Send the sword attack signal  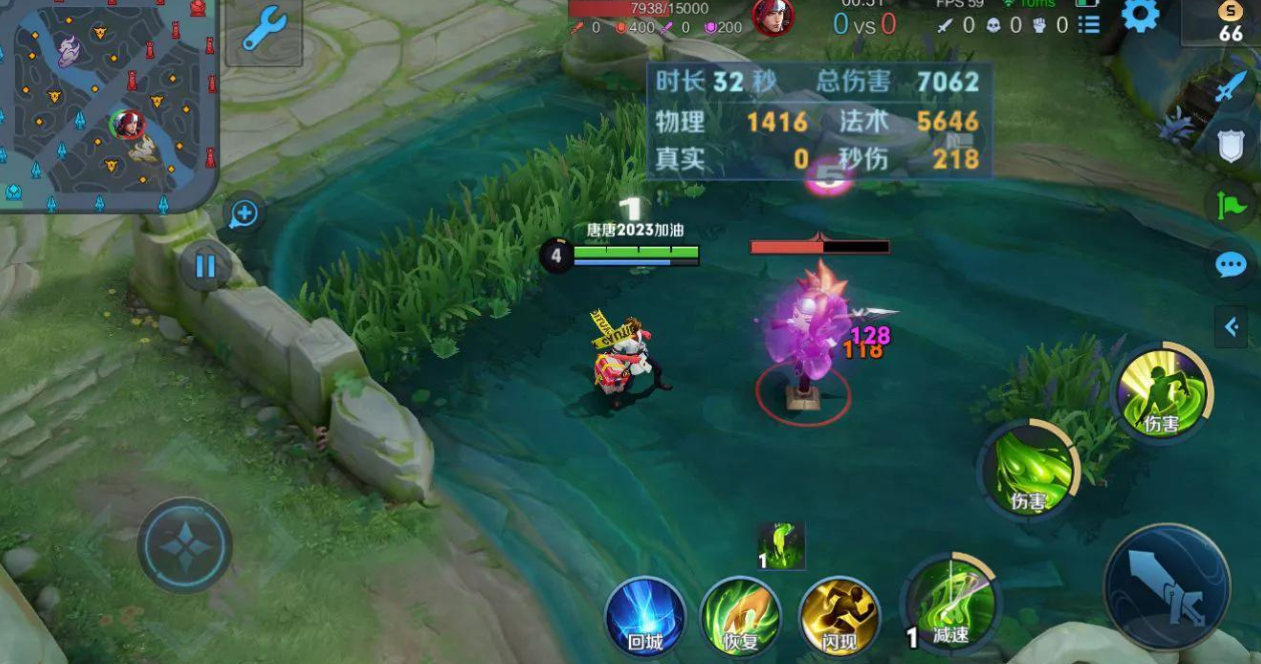[x=1231, y=88]
